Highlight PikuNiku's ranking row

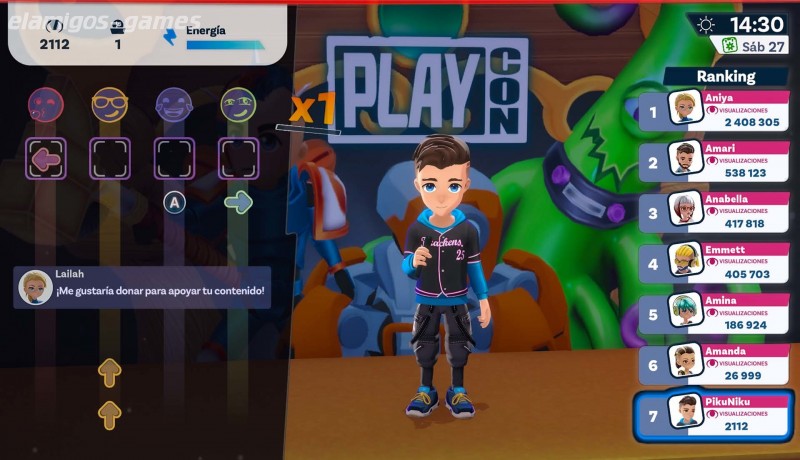click(714, 416)
